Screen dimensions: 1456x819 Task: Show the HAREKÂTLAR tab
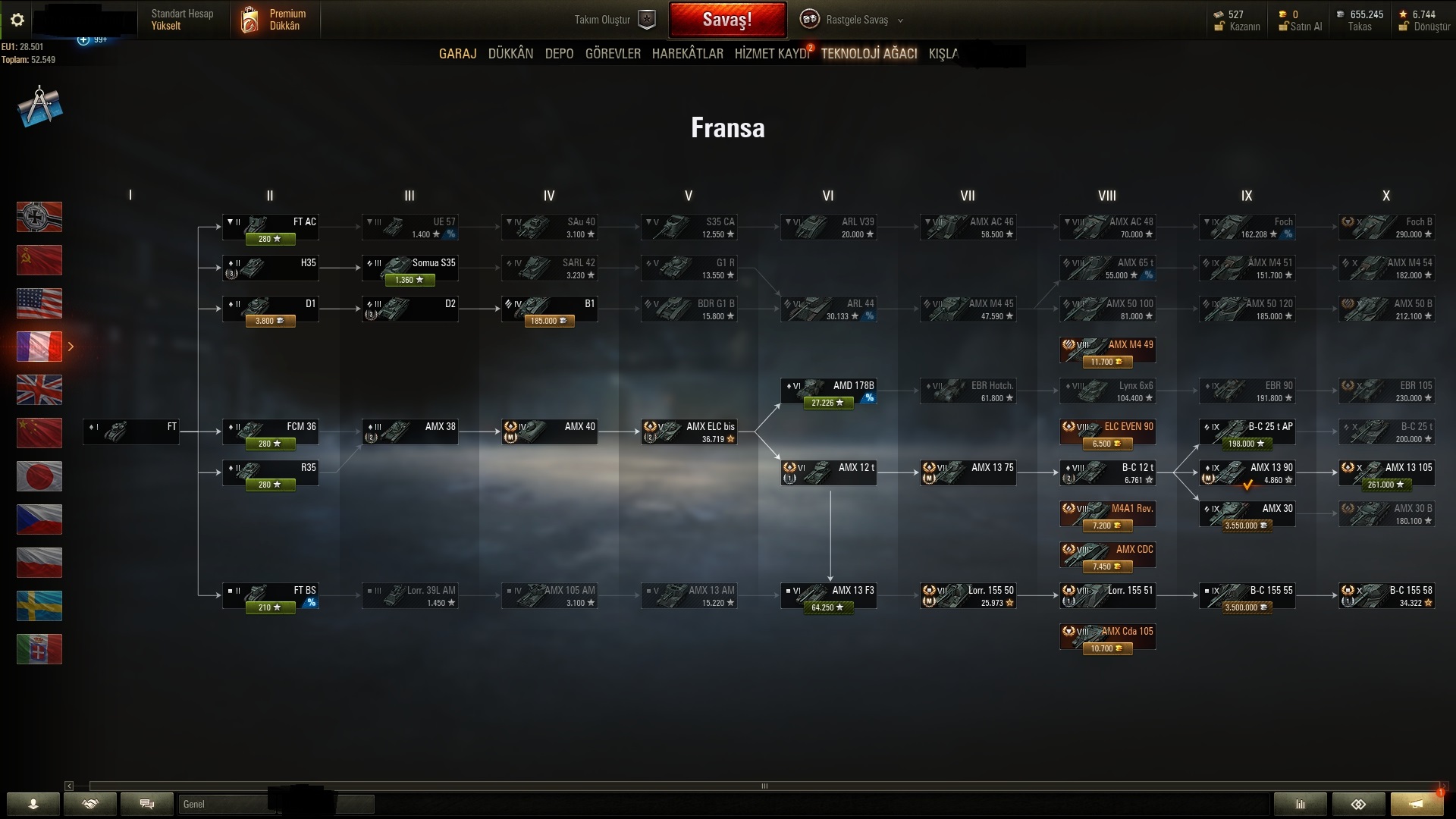(687, 54)
